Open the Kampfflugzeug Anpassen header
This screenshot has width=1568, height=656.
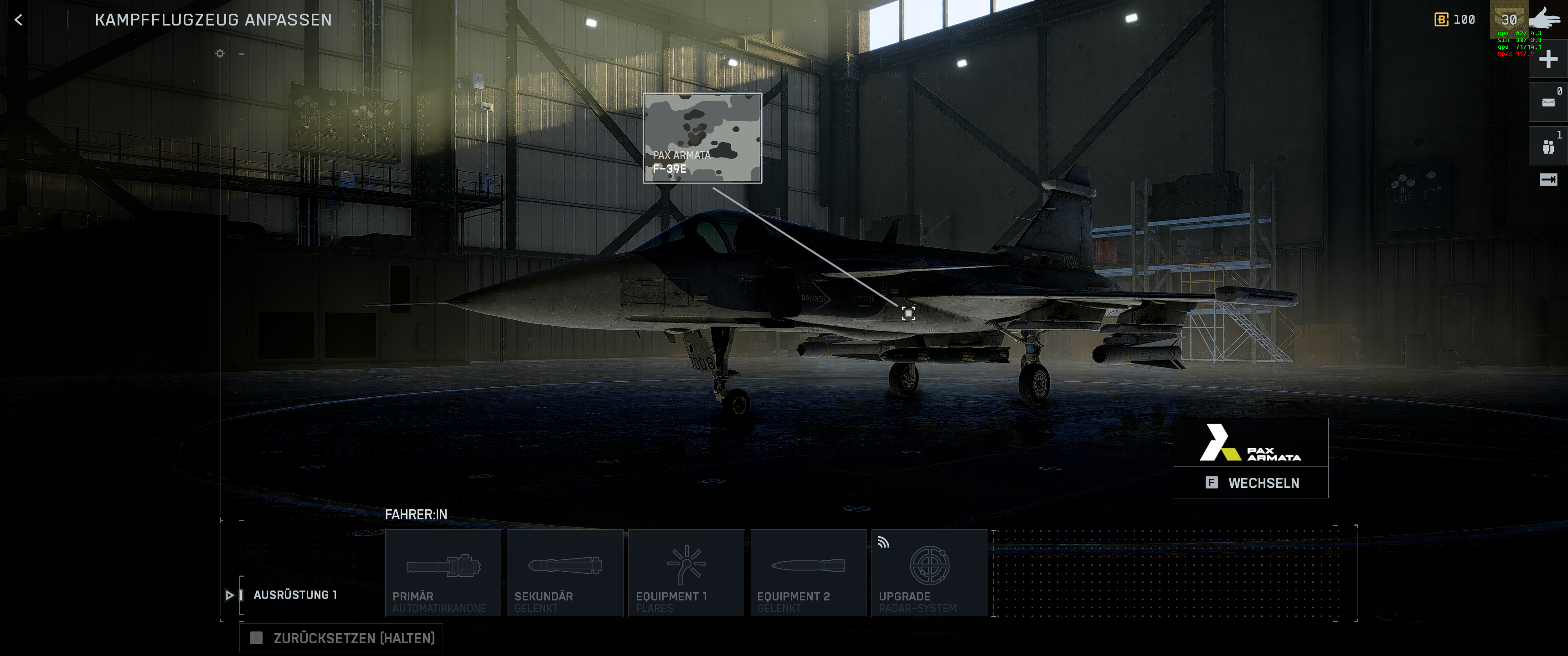coord(213,20)
